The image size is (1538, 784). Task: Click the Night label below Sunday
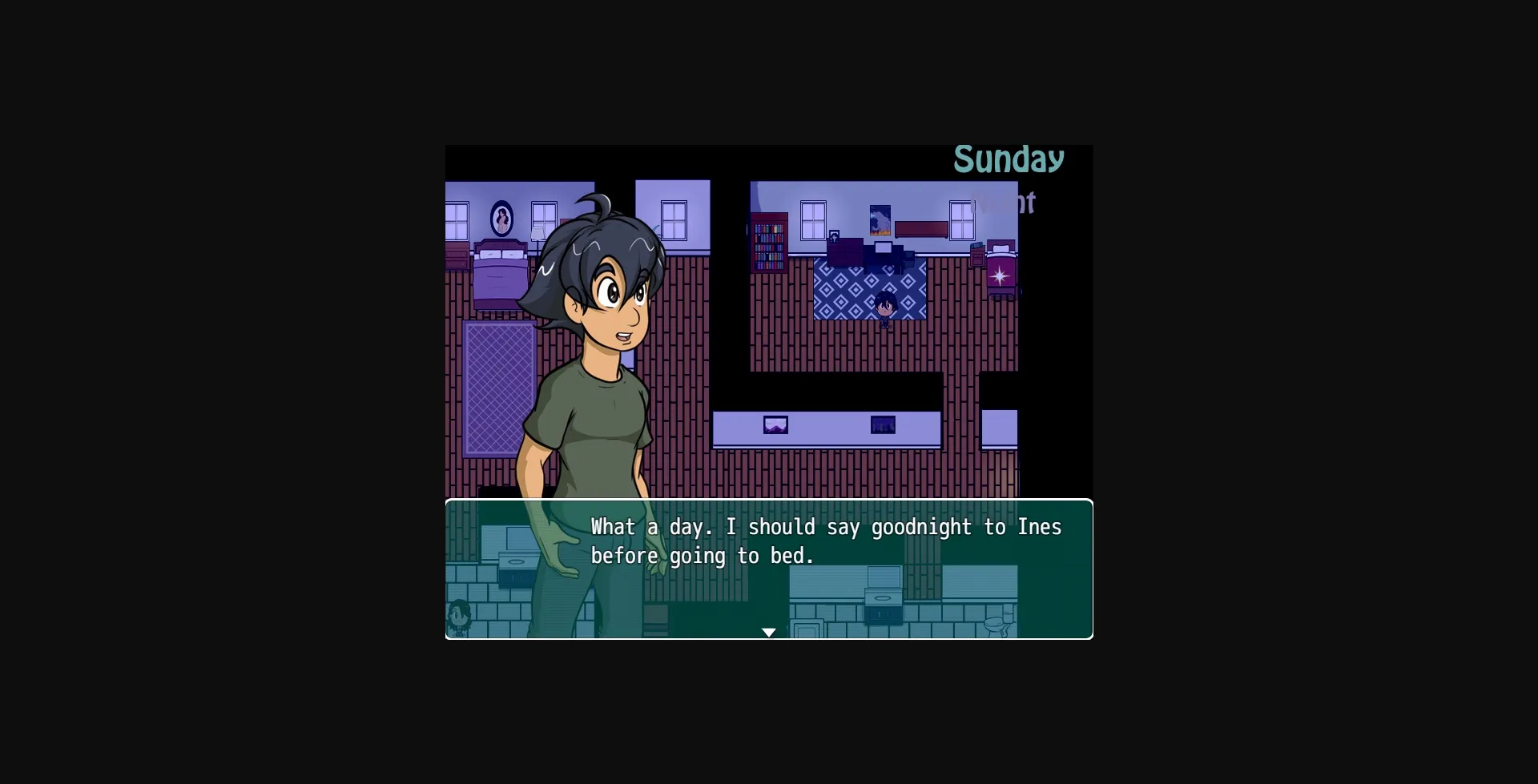pos(1008,203)
